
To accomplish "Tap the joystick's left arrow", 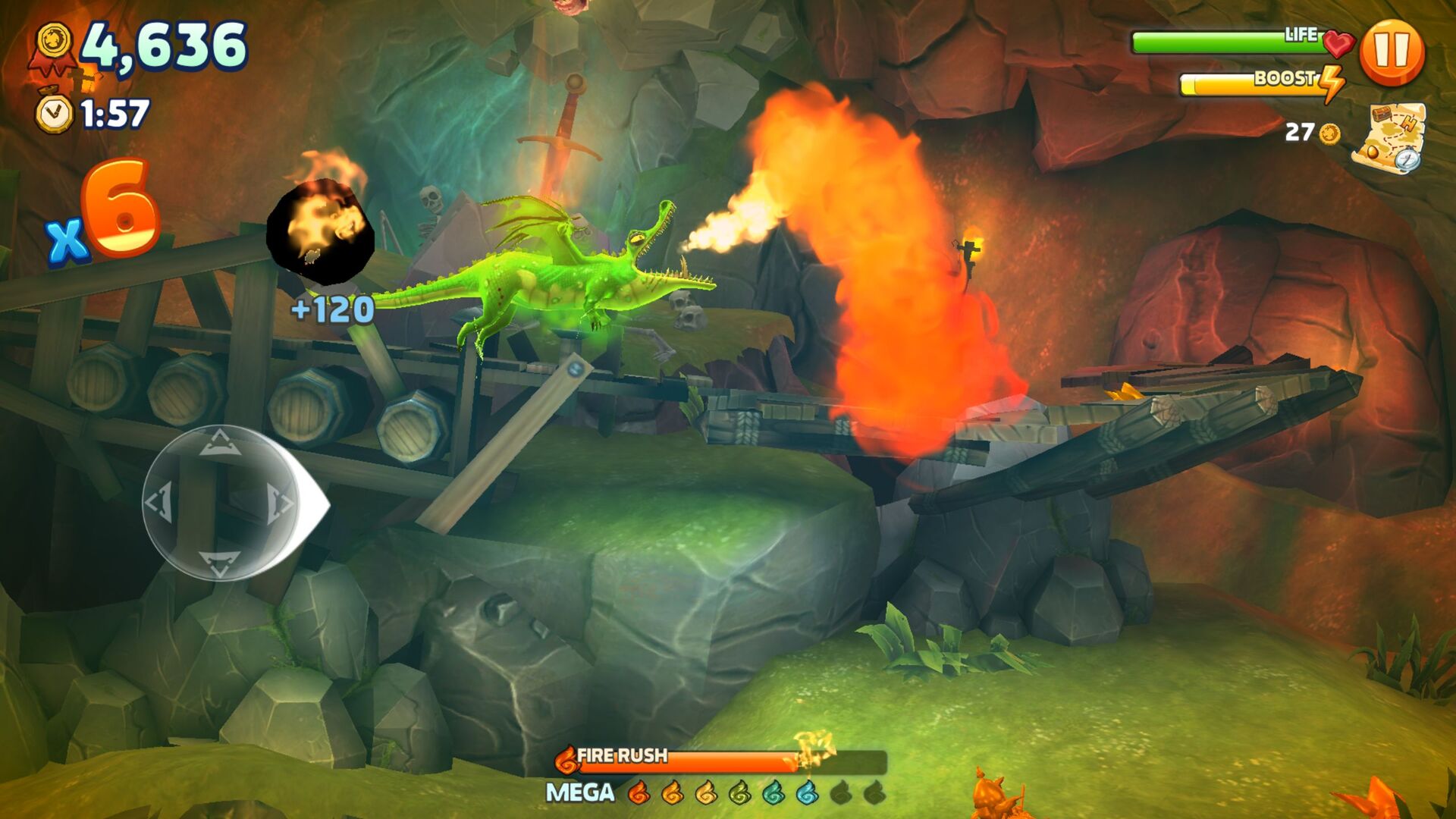I will coord(160,502).
